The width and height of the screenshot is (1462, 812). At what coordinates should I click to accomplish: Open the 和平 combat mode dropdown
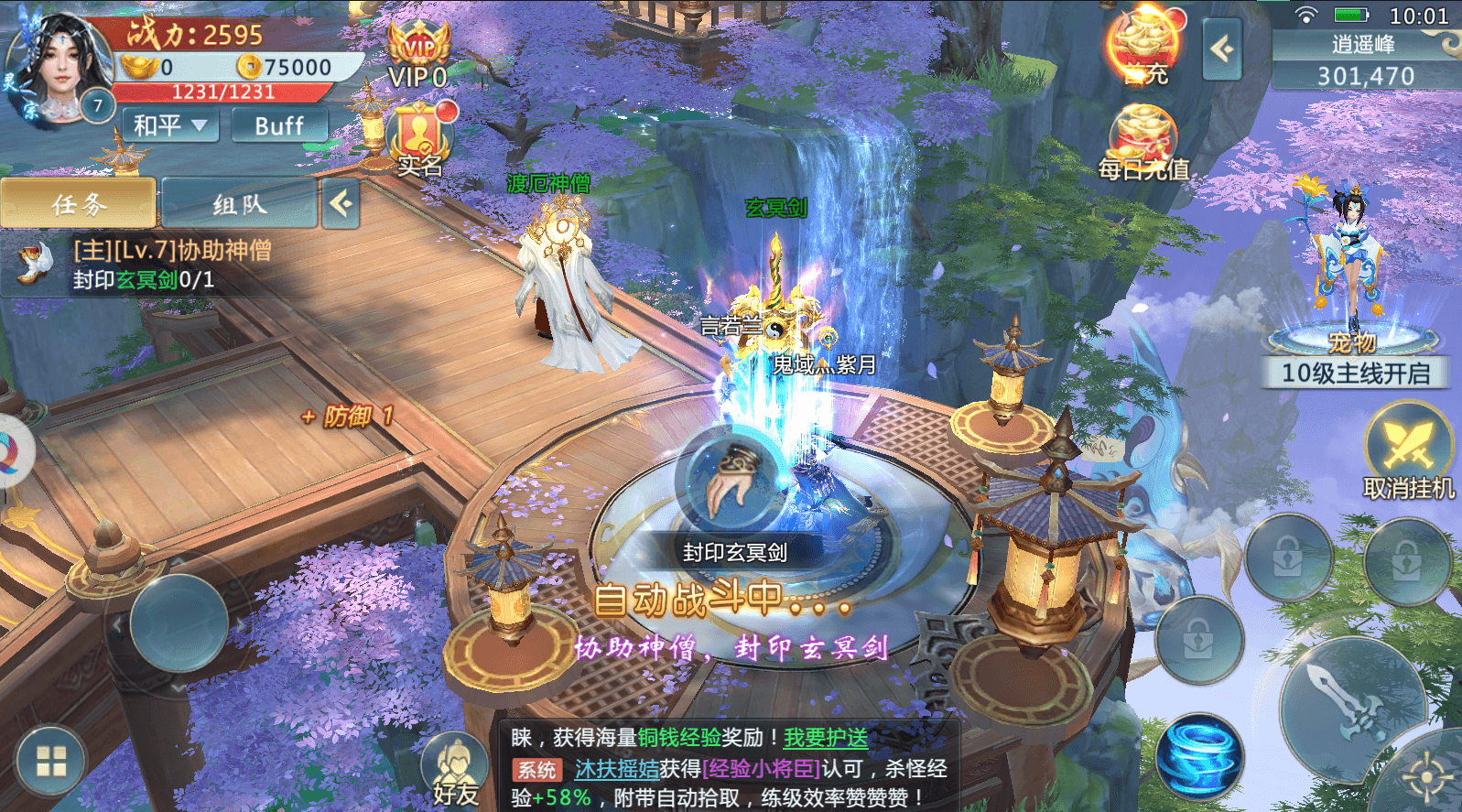pyautogui.click(x=171, y=125)
